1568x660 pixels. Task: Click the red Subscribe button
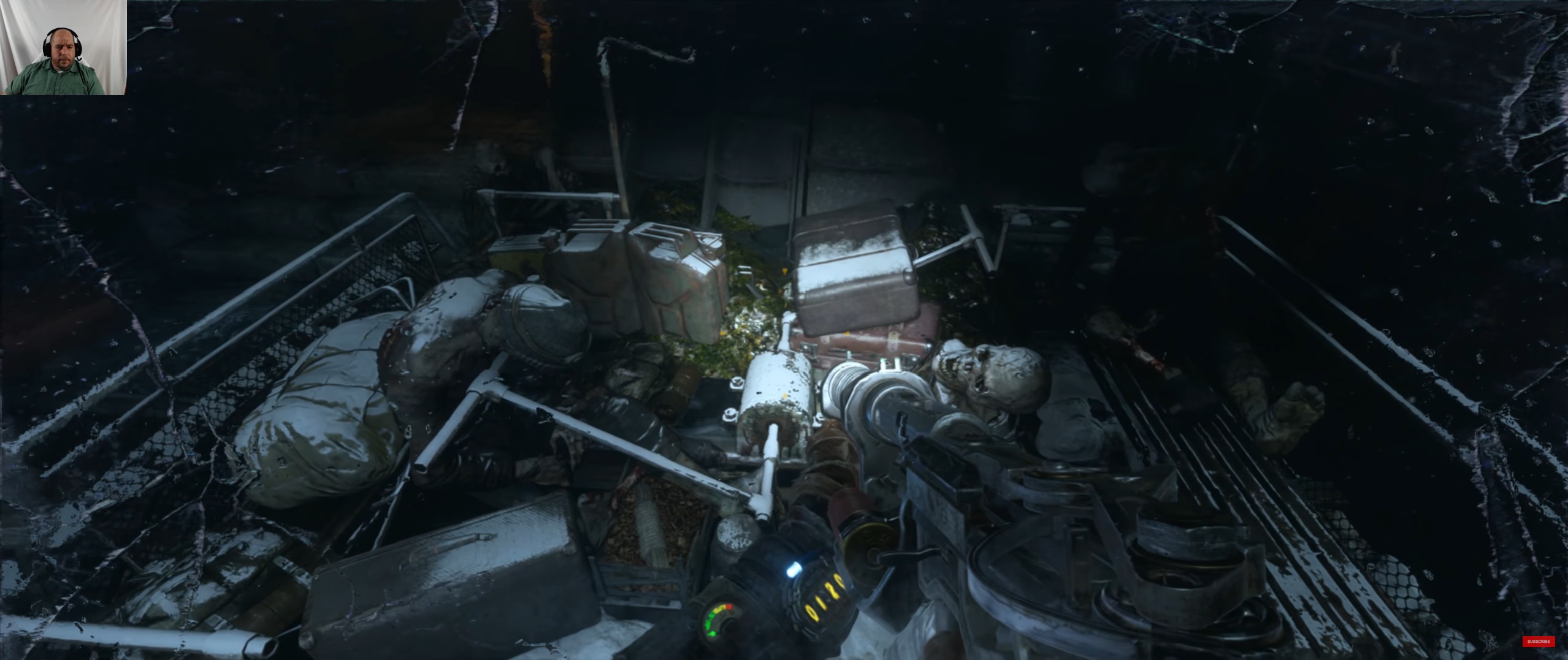click(x=1538, y=642)
